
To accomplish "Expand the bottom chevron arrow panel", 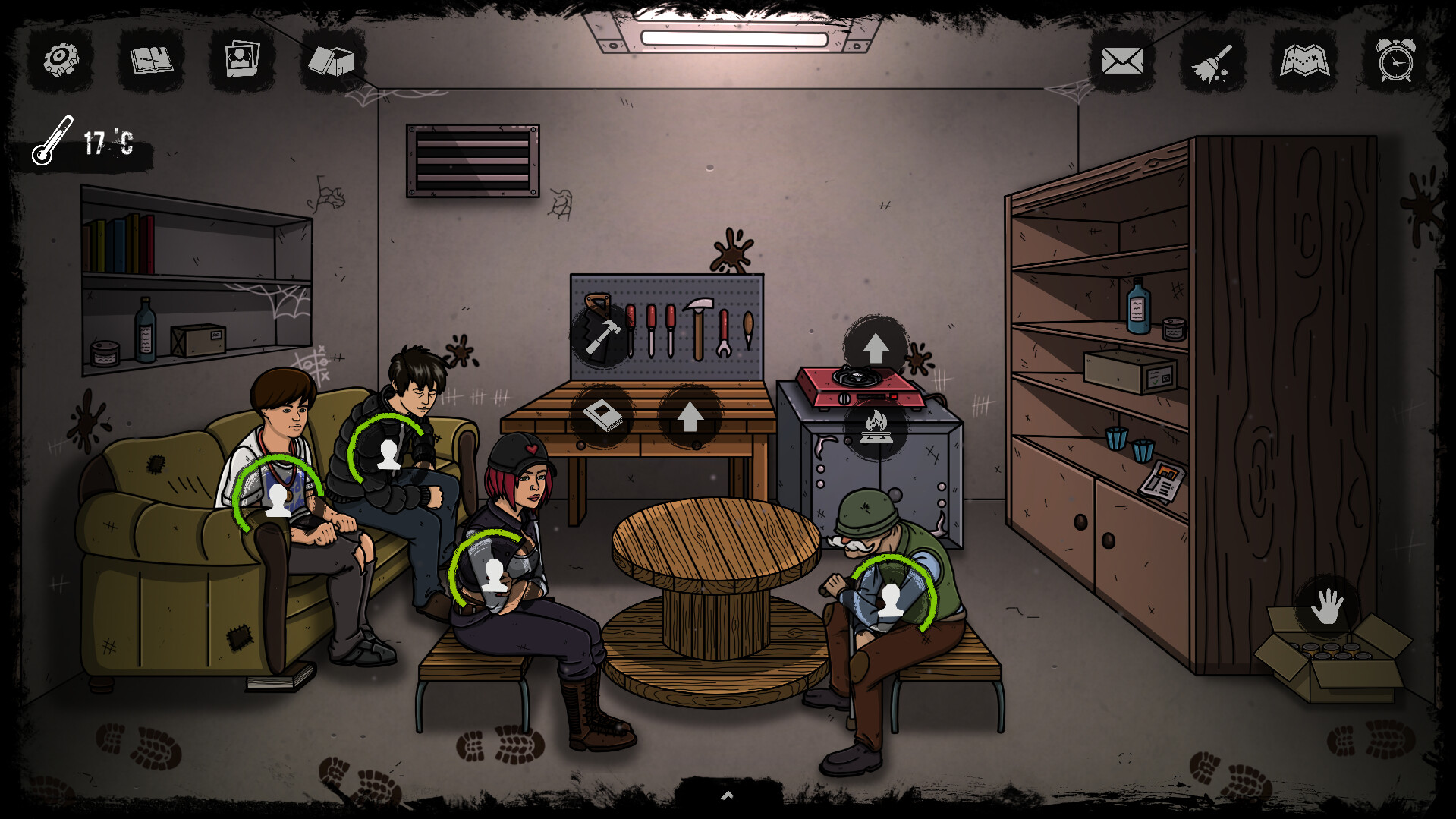I will [727, 795].
